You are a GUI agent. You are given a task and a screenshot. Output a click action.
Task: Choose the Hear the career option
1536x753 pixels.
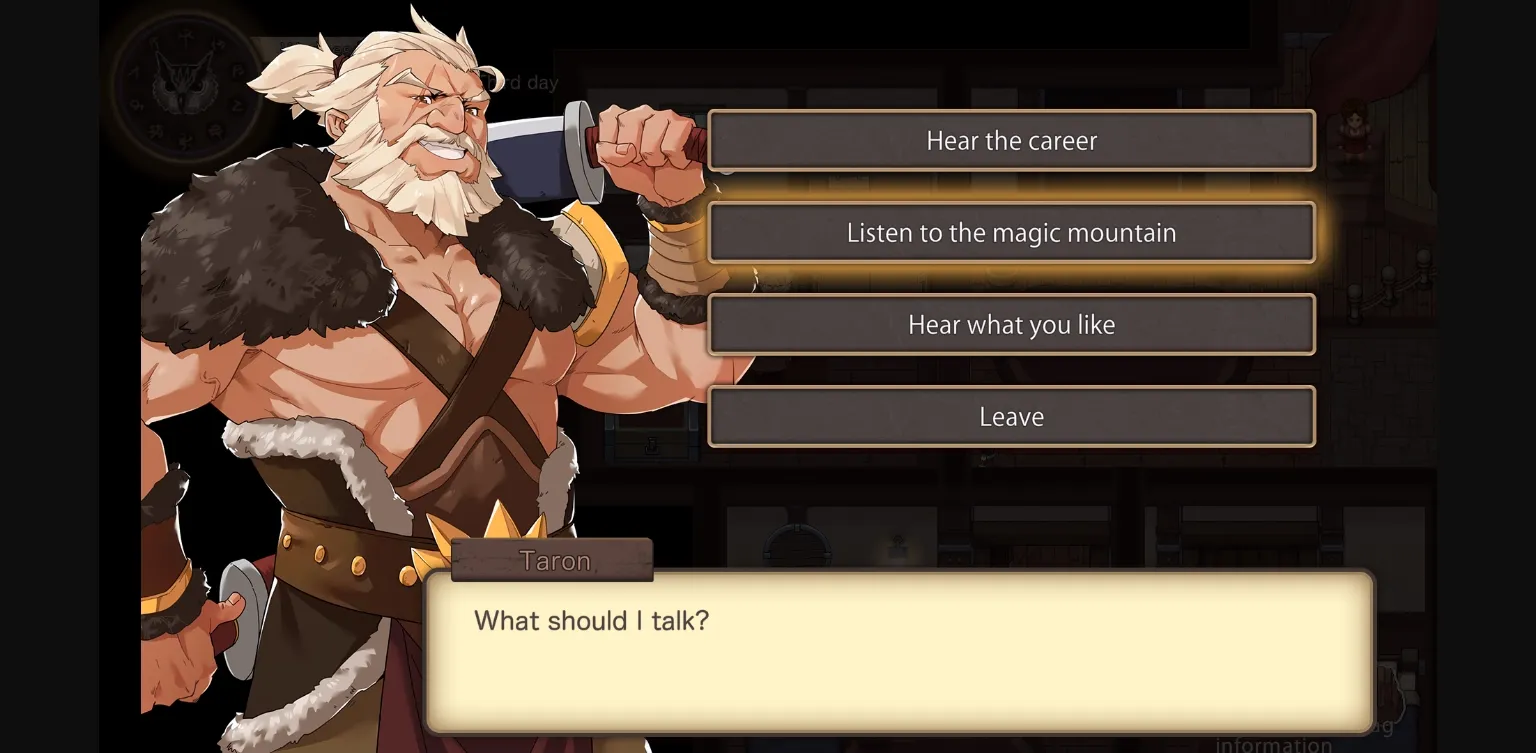pos(1011,140)
